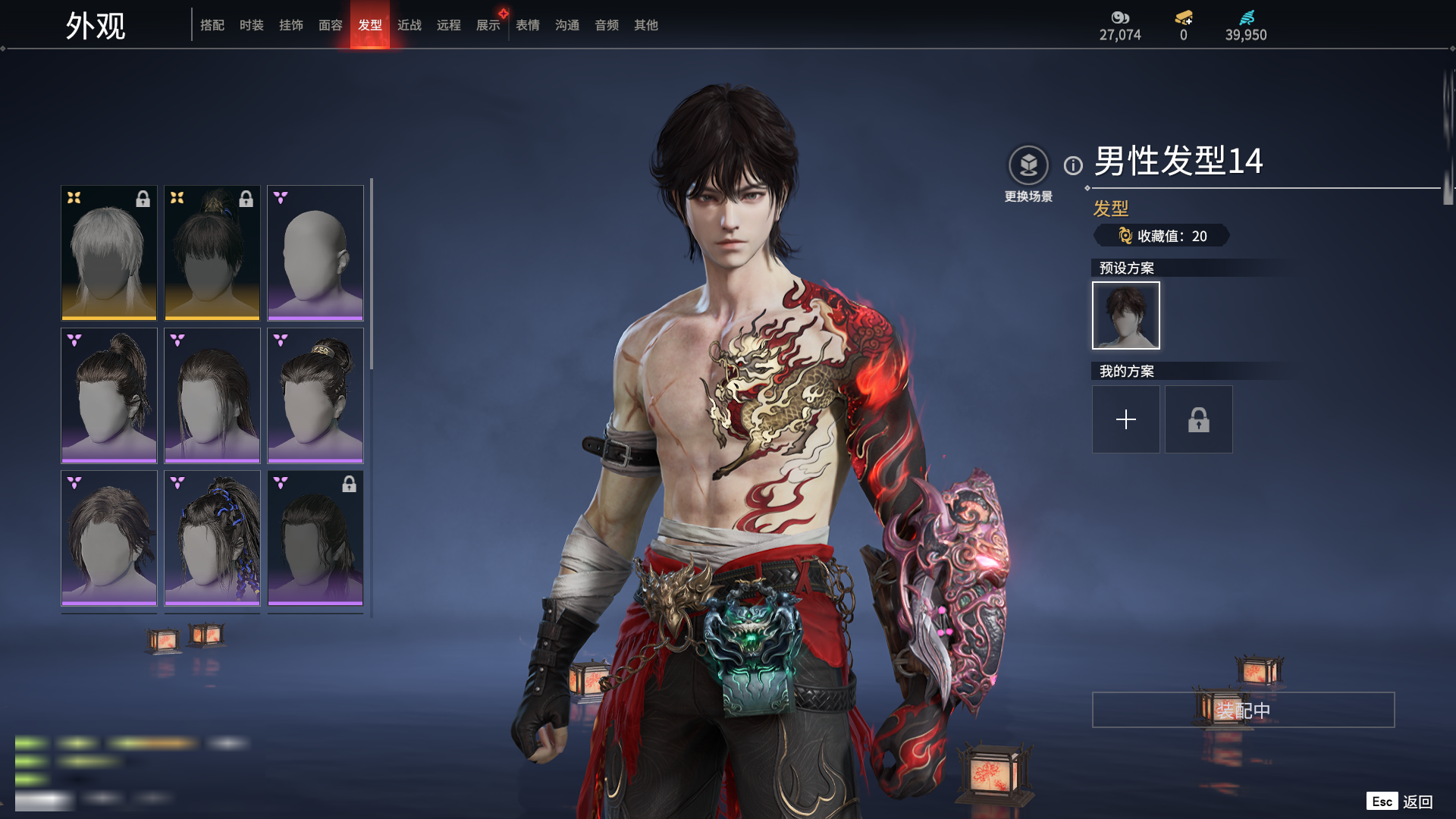The height and width of the screenshot is (819, 1456).
Task: Select the 挂饰 tab
Action: tap(291, 25)
